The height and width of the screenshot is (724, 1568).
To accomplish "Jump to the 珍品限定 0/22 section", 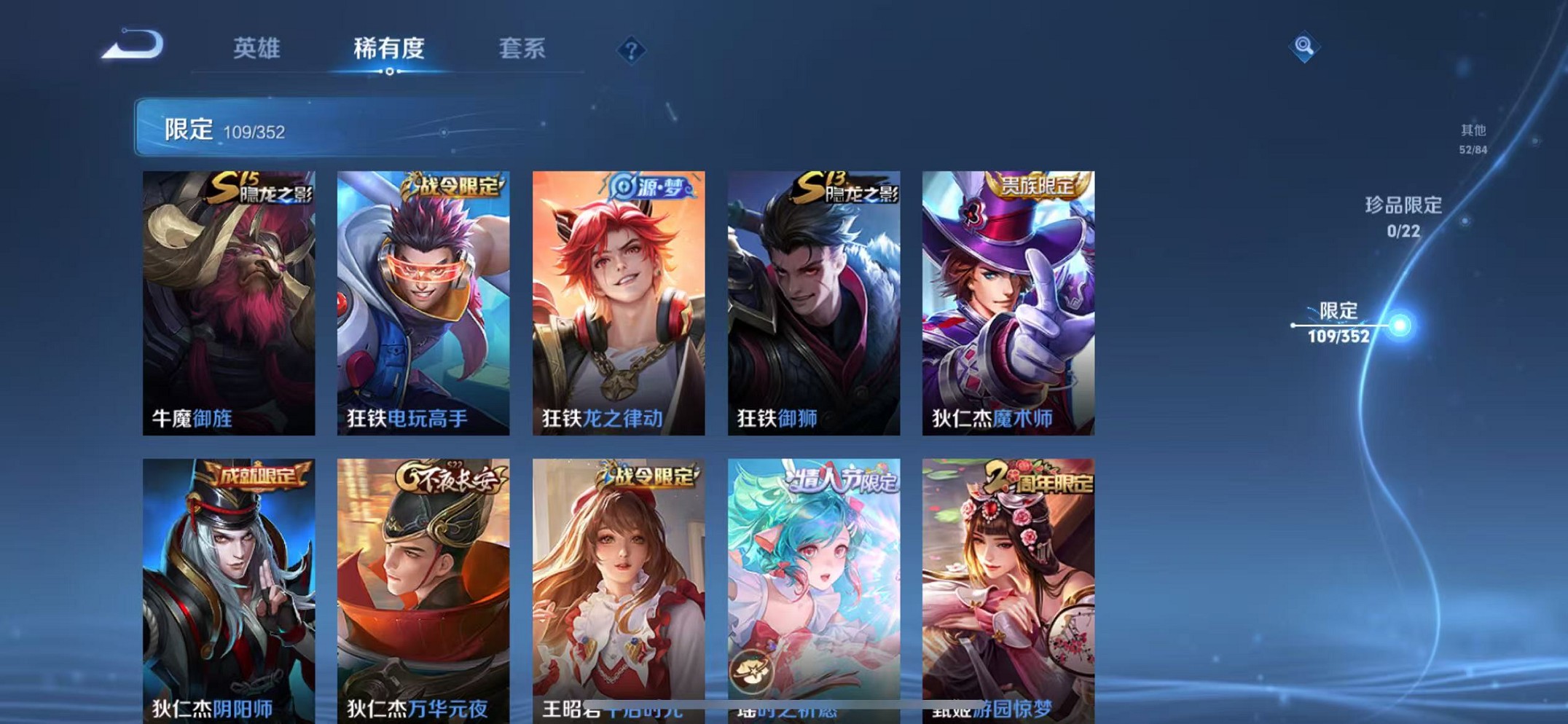I will click(1403, 216).
